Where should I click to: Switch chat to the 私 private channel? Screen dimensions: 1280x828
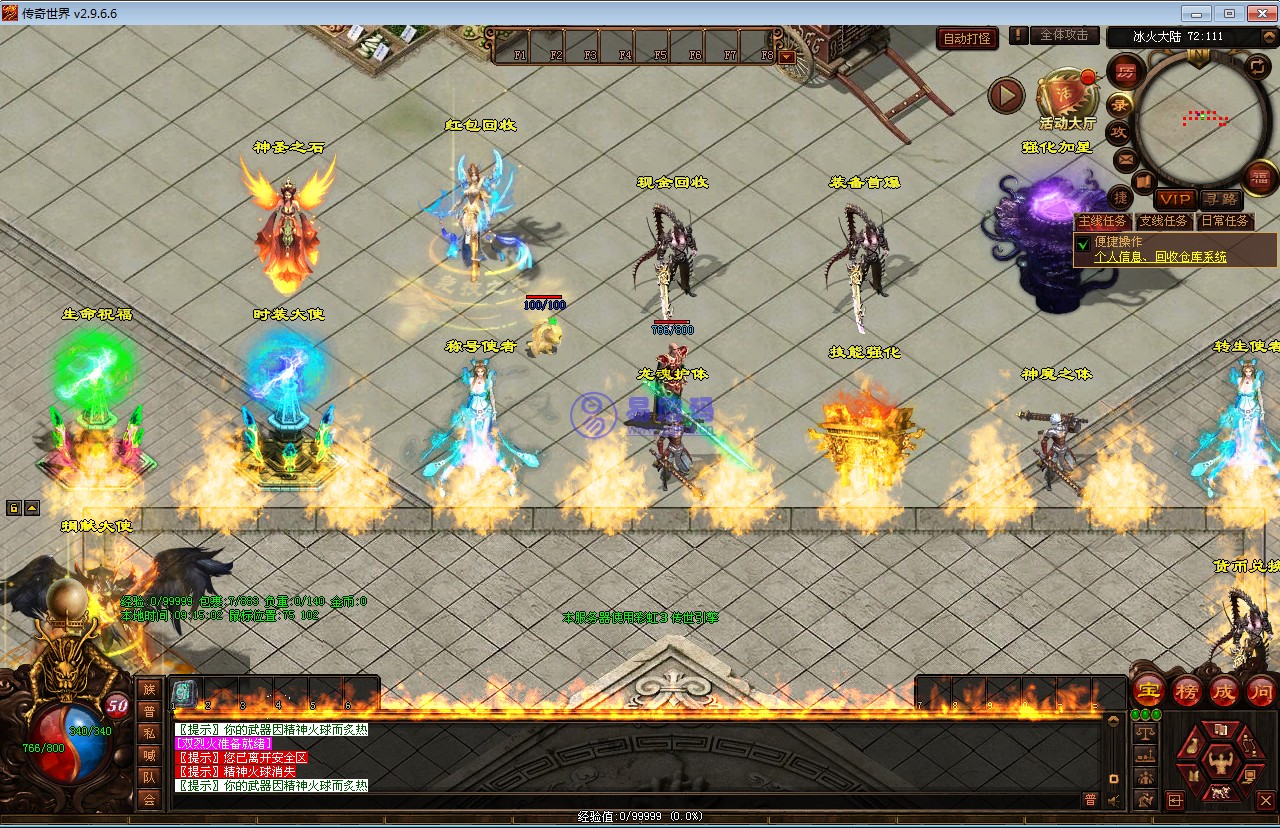pyautogui.click(x=149, y=732)
